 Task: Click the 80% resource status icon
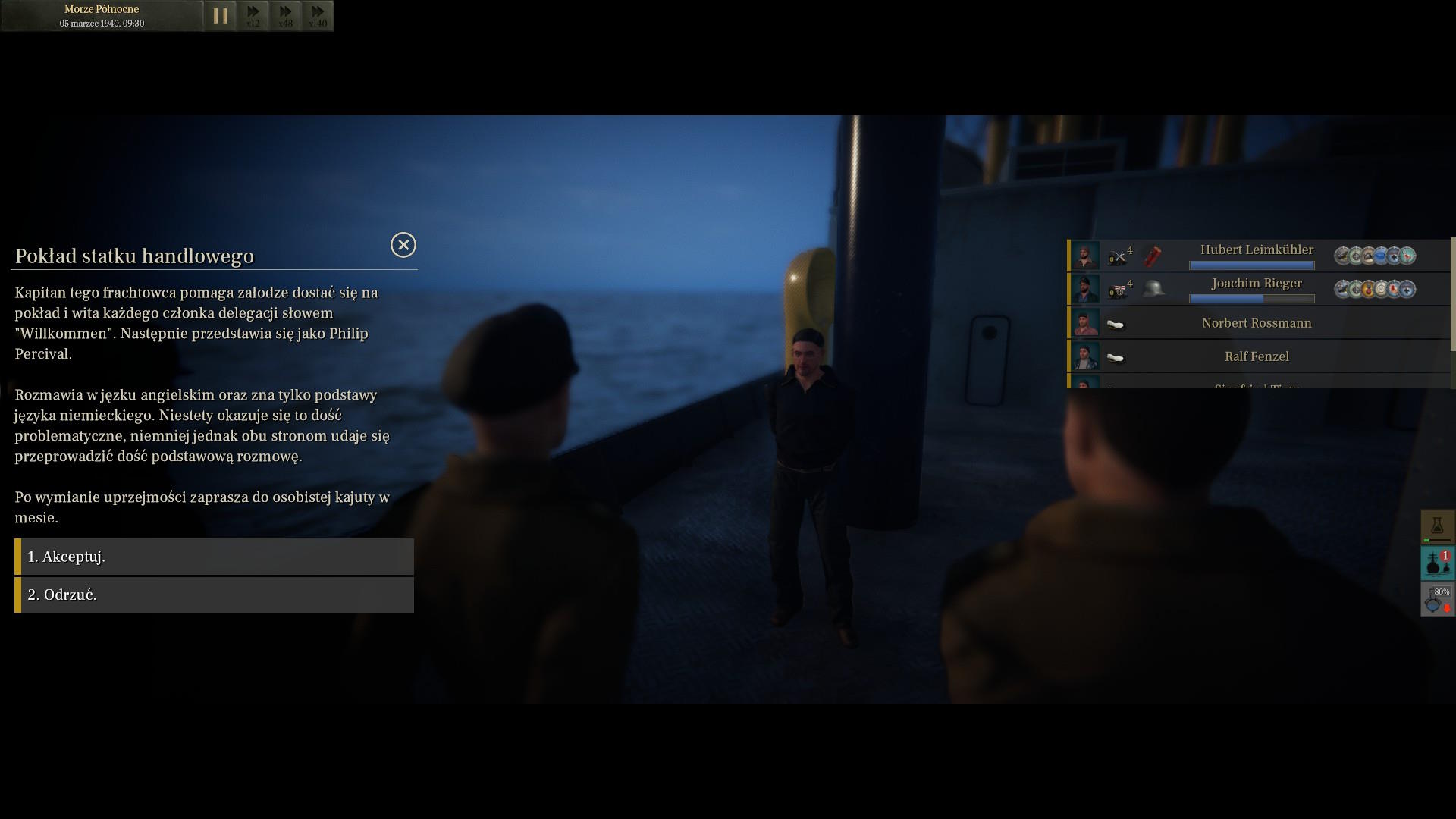(1437, 599)
